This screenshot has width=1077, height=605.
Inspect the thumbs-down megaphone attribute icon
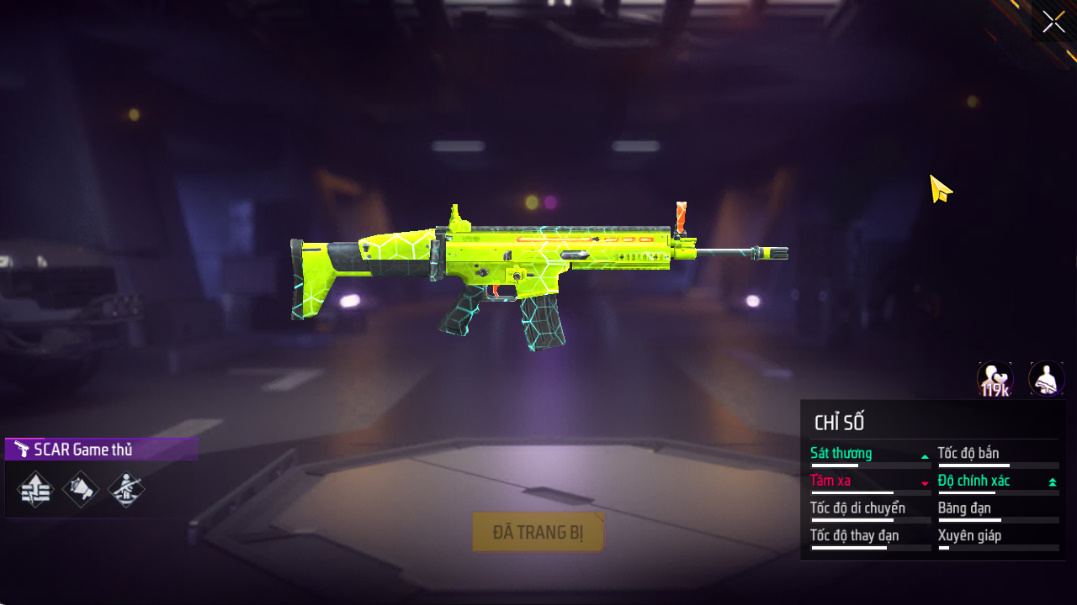[x=81, y=490]
